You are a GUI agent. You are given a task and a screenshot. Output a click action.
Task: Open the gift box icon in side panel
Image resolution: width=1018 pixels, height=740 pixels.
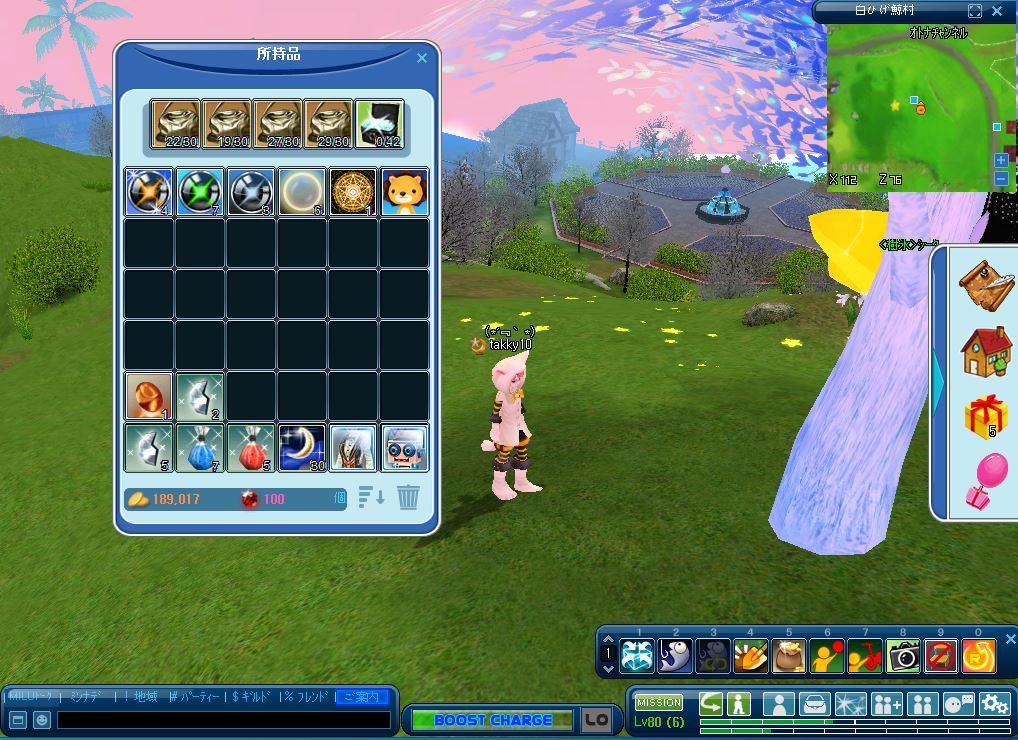(985, 416)
